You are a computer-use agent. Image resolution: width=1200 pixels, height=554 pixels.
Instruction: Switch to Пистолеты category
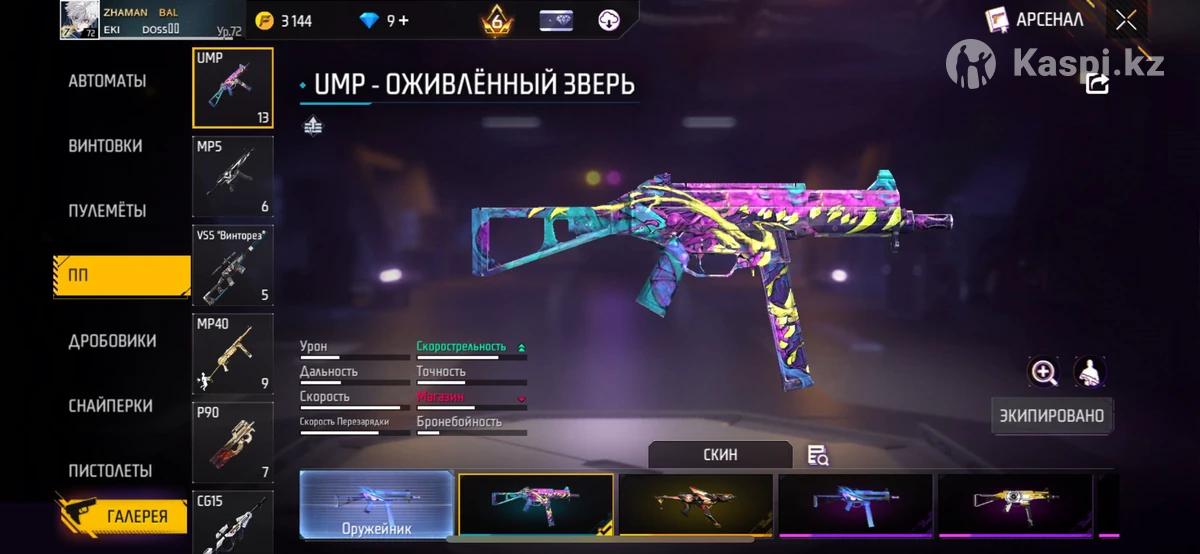(x=110, y=471)
